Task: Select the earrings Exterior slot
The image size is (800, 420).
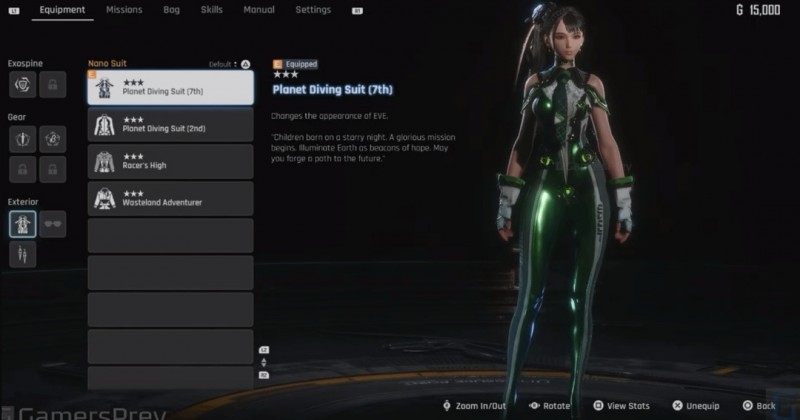Action: point(22,255)
